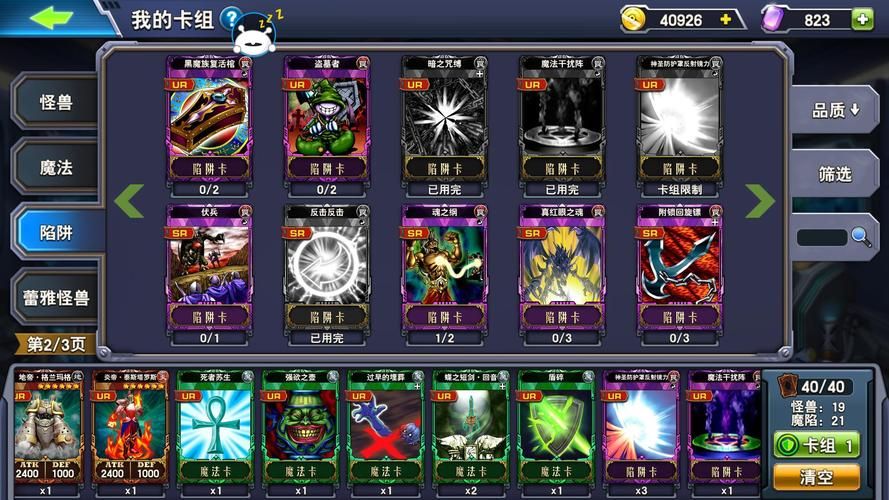Switch to the 怪兽 monster tab
The height and width of the screenshot is (500, 889).
pyautogui.click(x=56, y=103)
